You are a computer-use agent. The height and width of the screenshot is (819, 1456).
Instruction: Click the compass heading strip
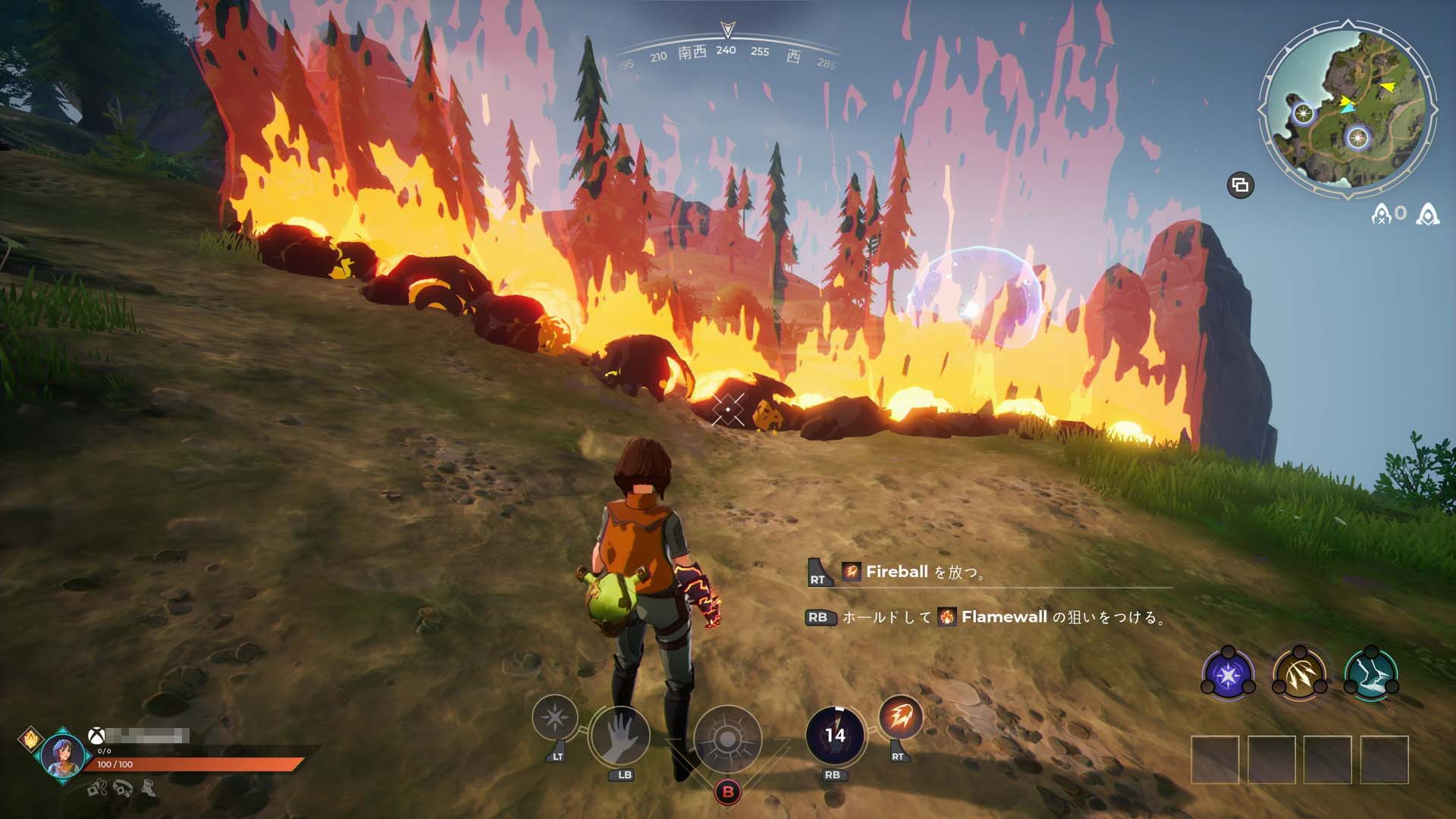[726, 53]
